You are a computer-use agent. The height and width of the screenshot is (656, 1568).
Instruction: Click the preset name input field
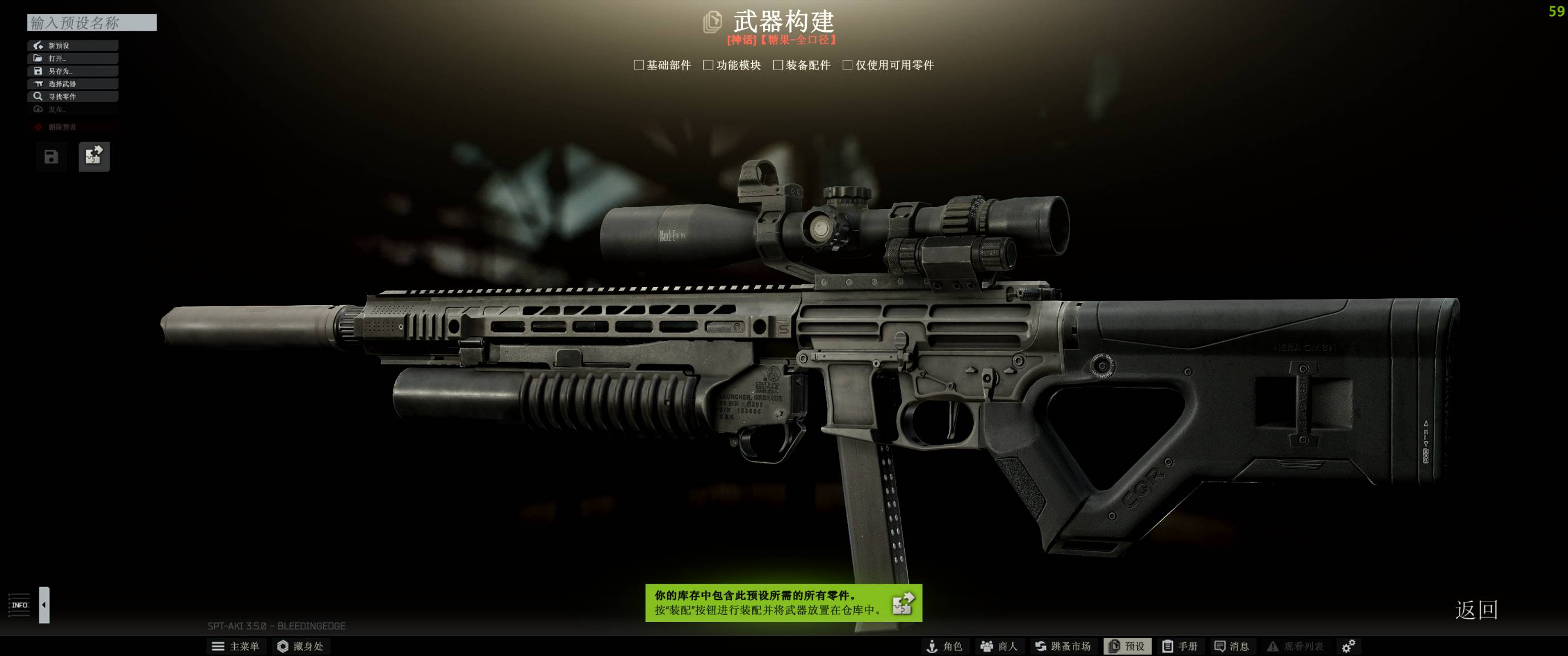click(x=91, y=23)
